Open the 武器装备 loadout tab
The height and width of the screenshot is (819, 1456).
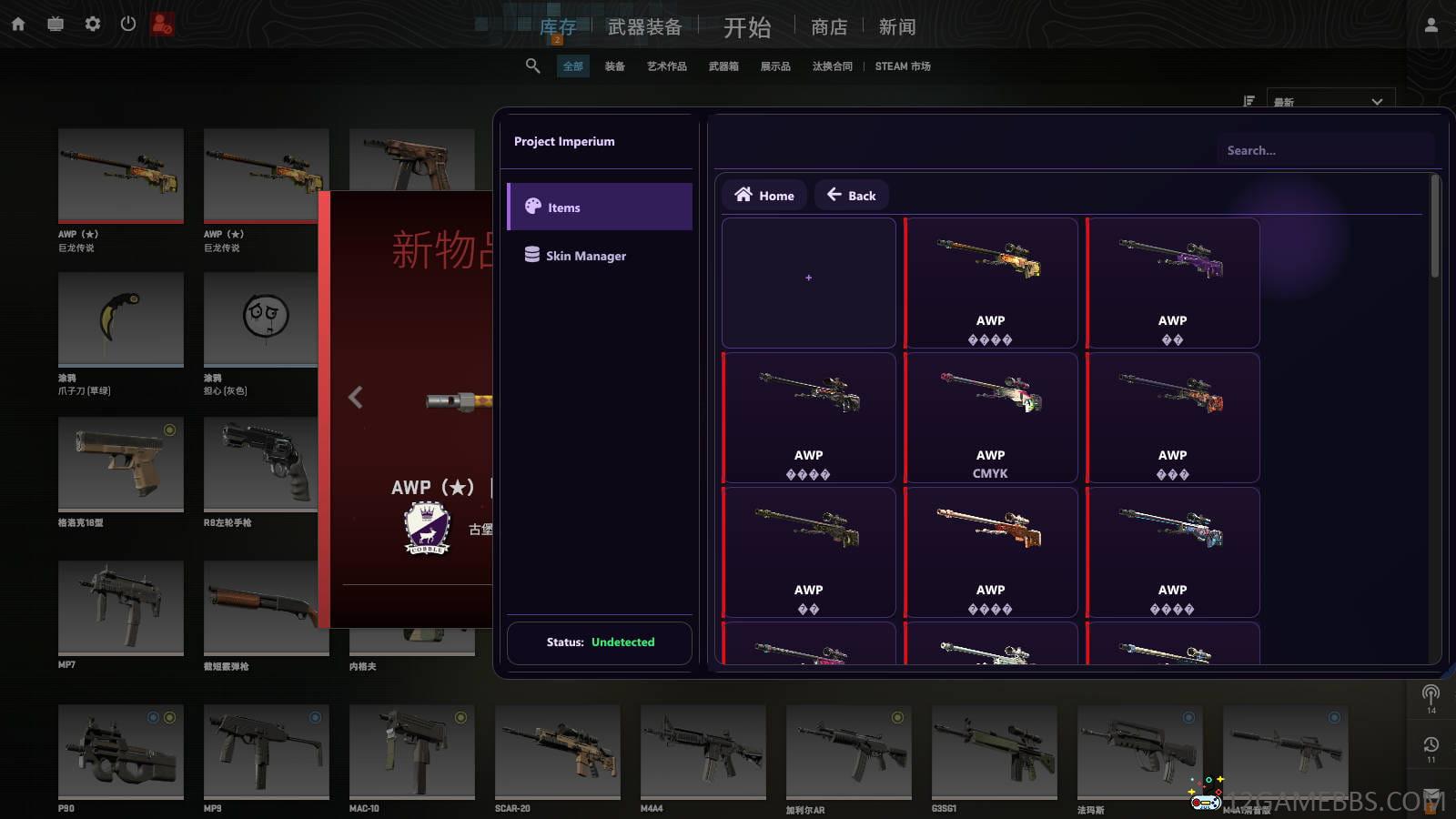[x=644, y=27]
